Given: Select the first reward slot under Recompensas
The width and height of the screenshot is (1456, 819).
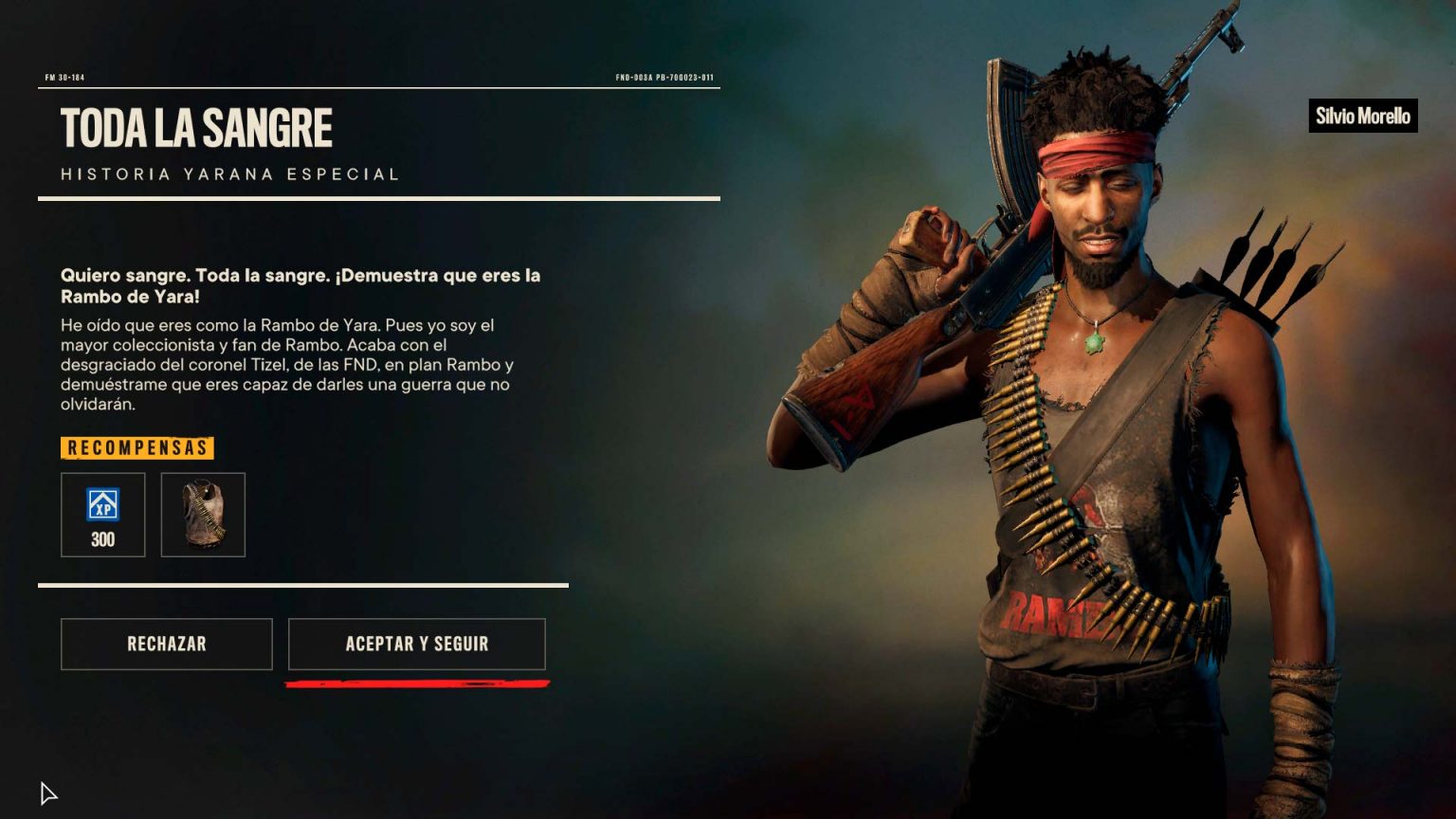Looking at the screenshot, I should tap(102, 515).
